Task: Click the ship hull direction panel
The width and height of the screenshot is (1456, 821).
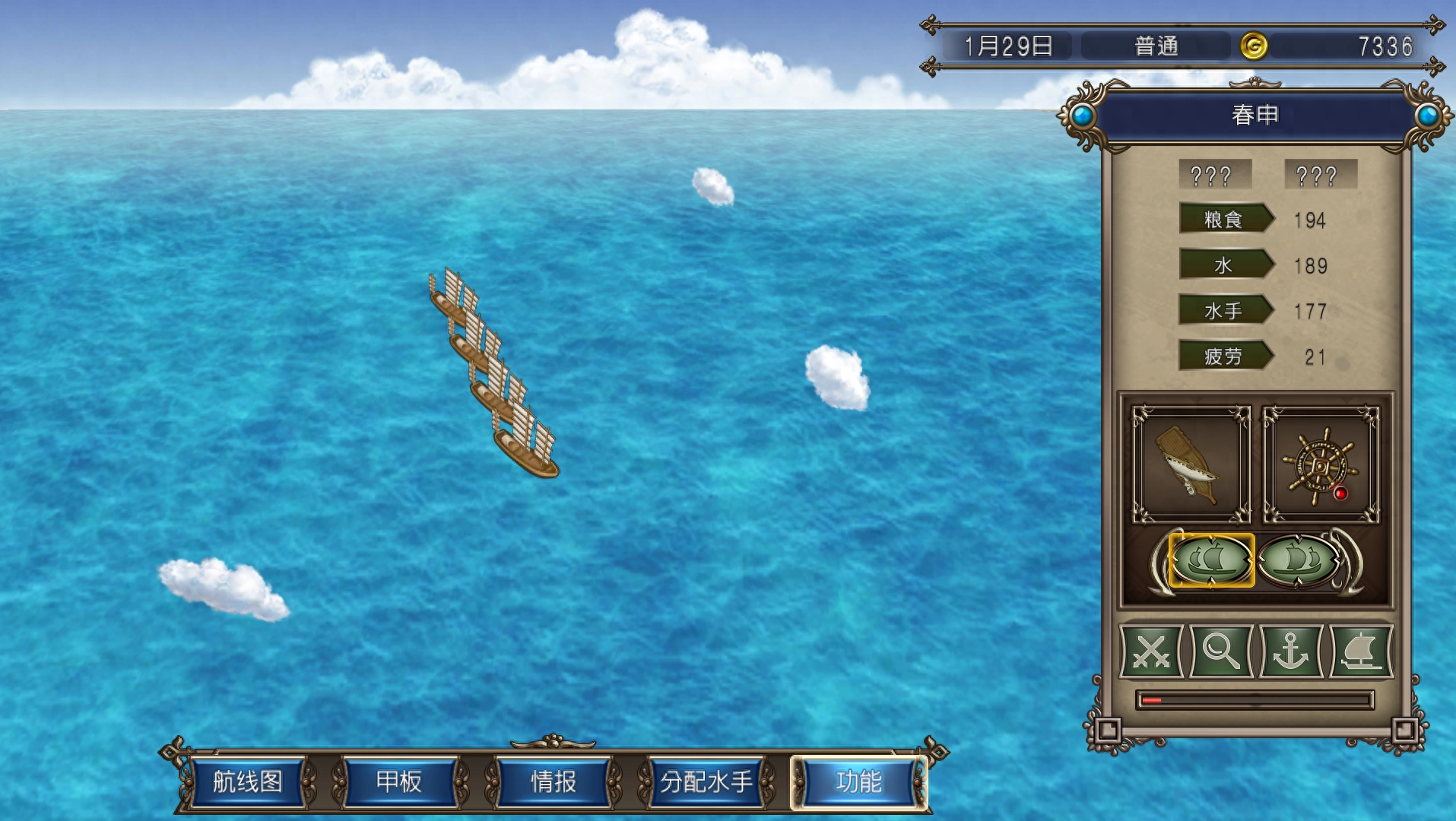Action: click(1191, 464)
